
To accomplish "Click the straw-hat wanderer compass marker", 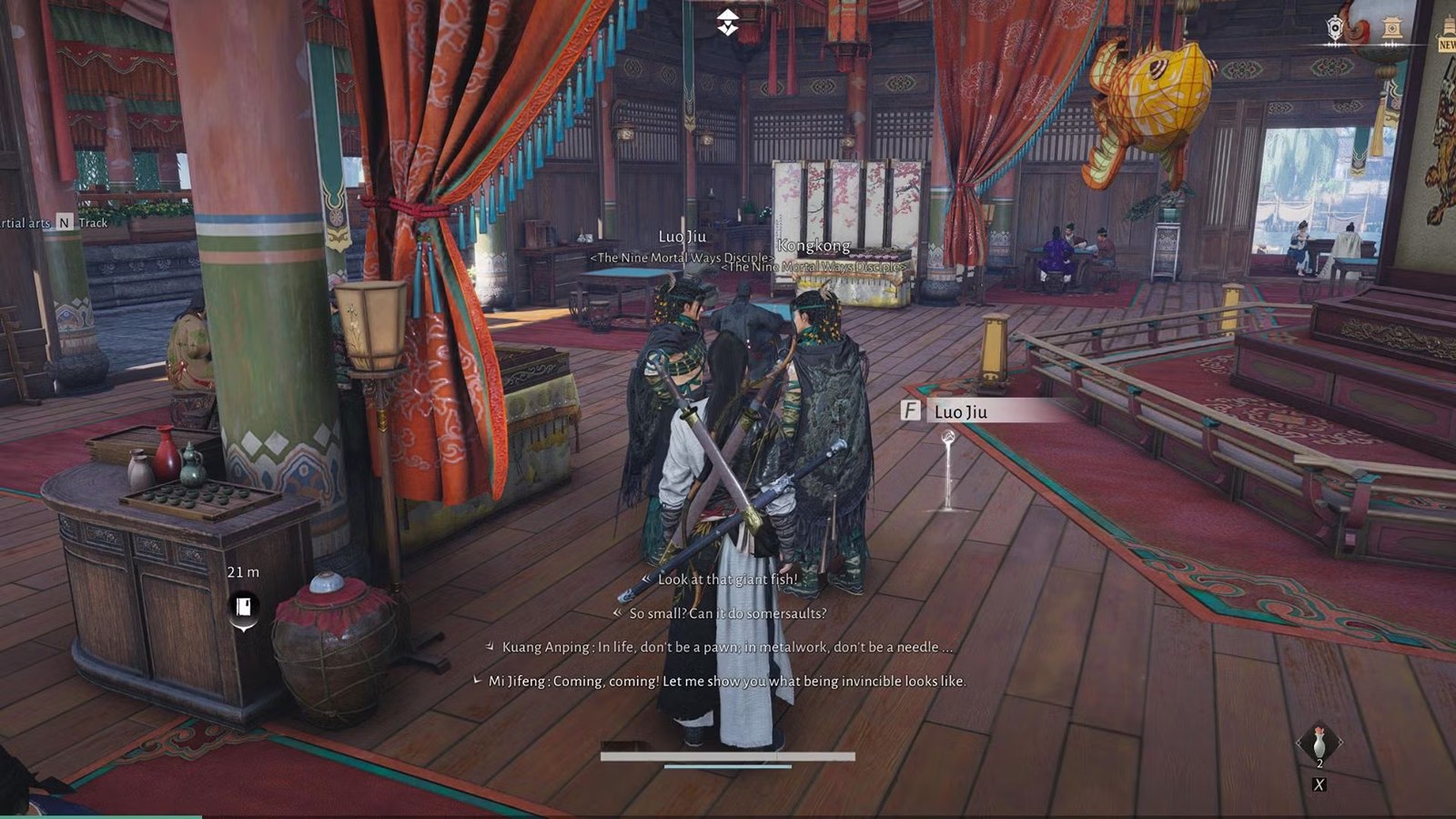I will pyautogui.click(x=727, y=22).
